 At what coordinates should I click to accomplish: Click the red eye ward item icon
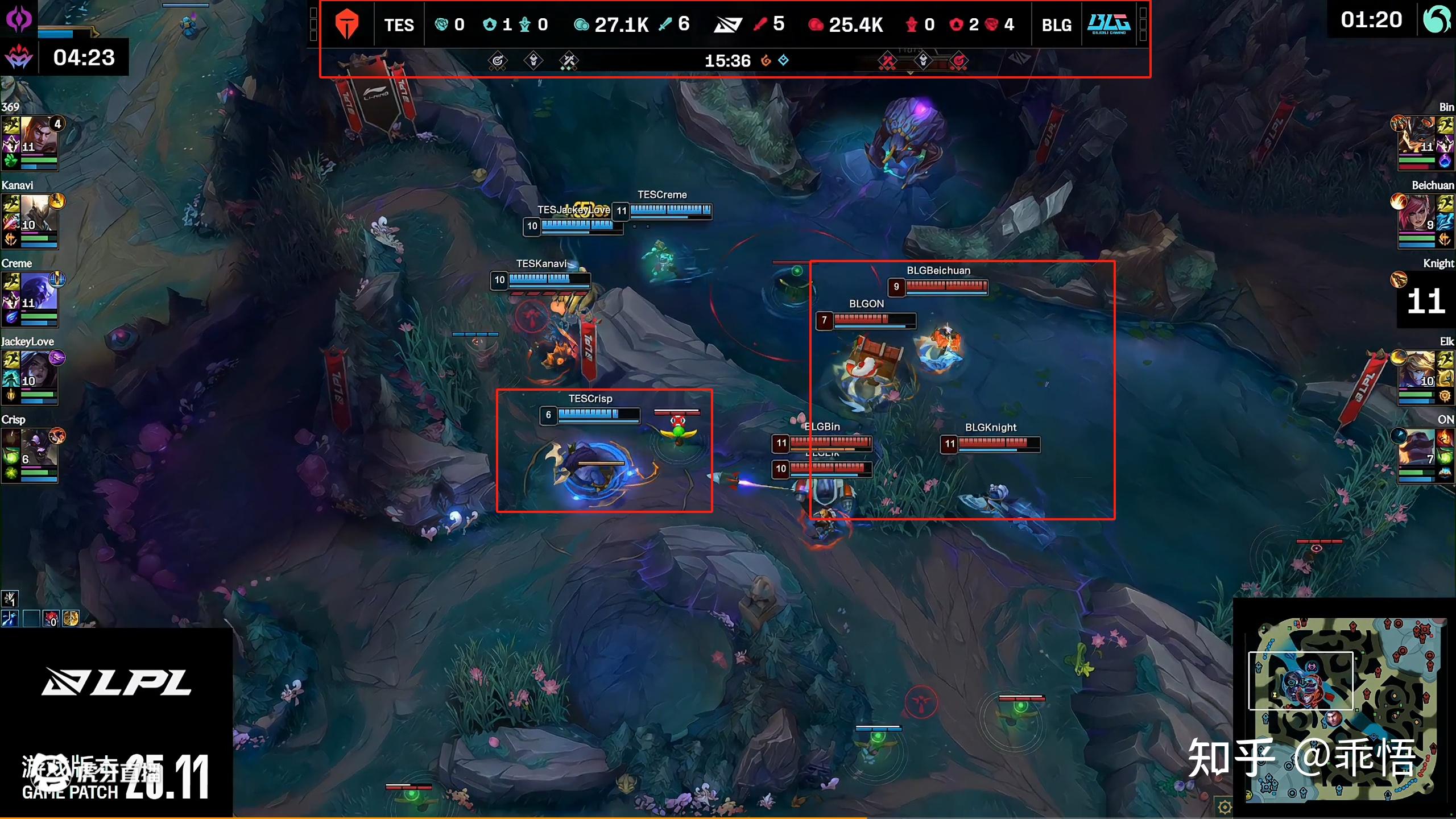coord(51,618)
